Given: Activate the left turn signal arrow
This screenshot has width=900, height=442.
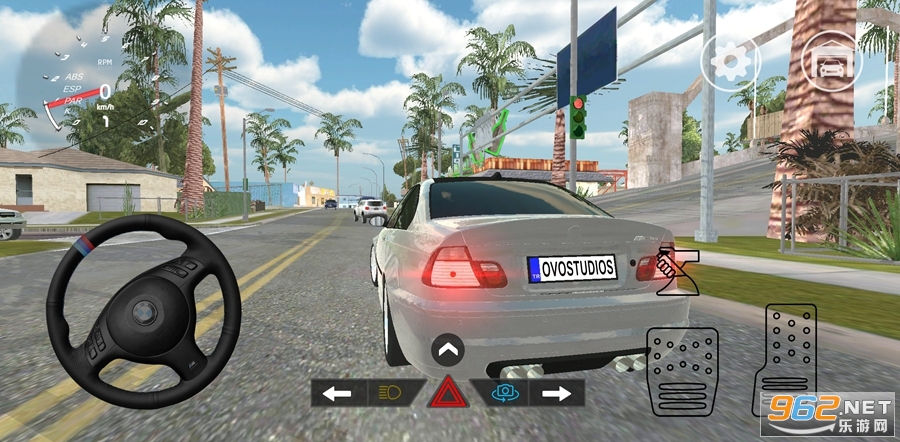Looking at the screenshot, I should point(338,393).
